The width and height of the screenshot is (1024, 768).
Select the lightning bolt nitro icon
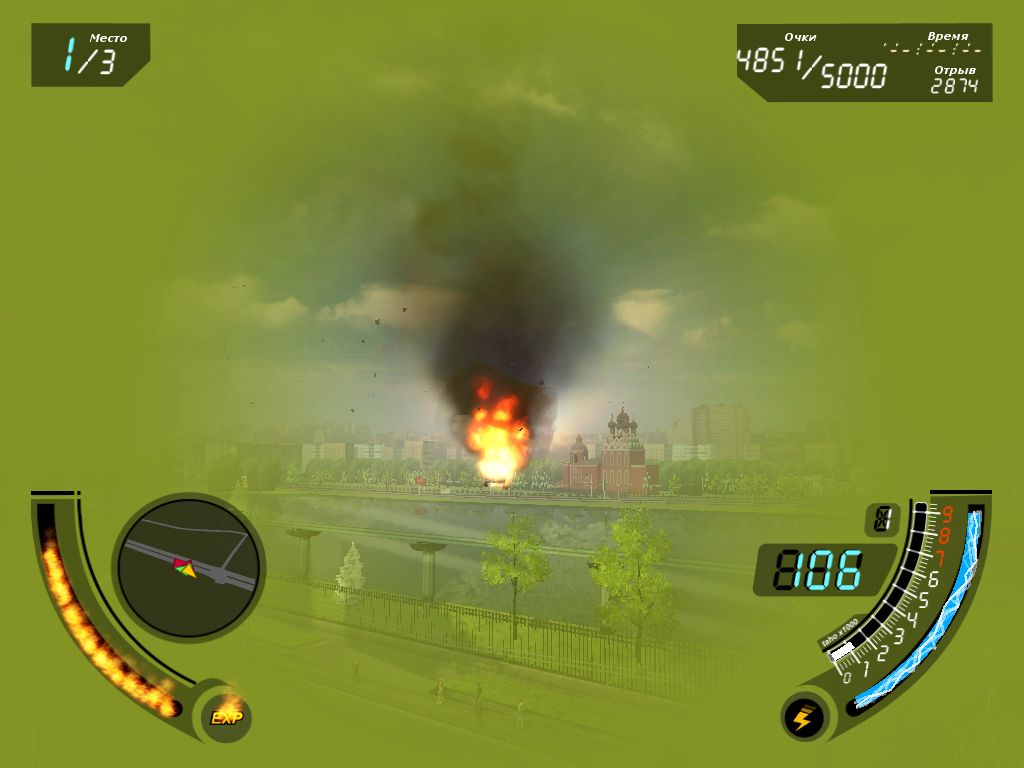[x=803, y=717]
